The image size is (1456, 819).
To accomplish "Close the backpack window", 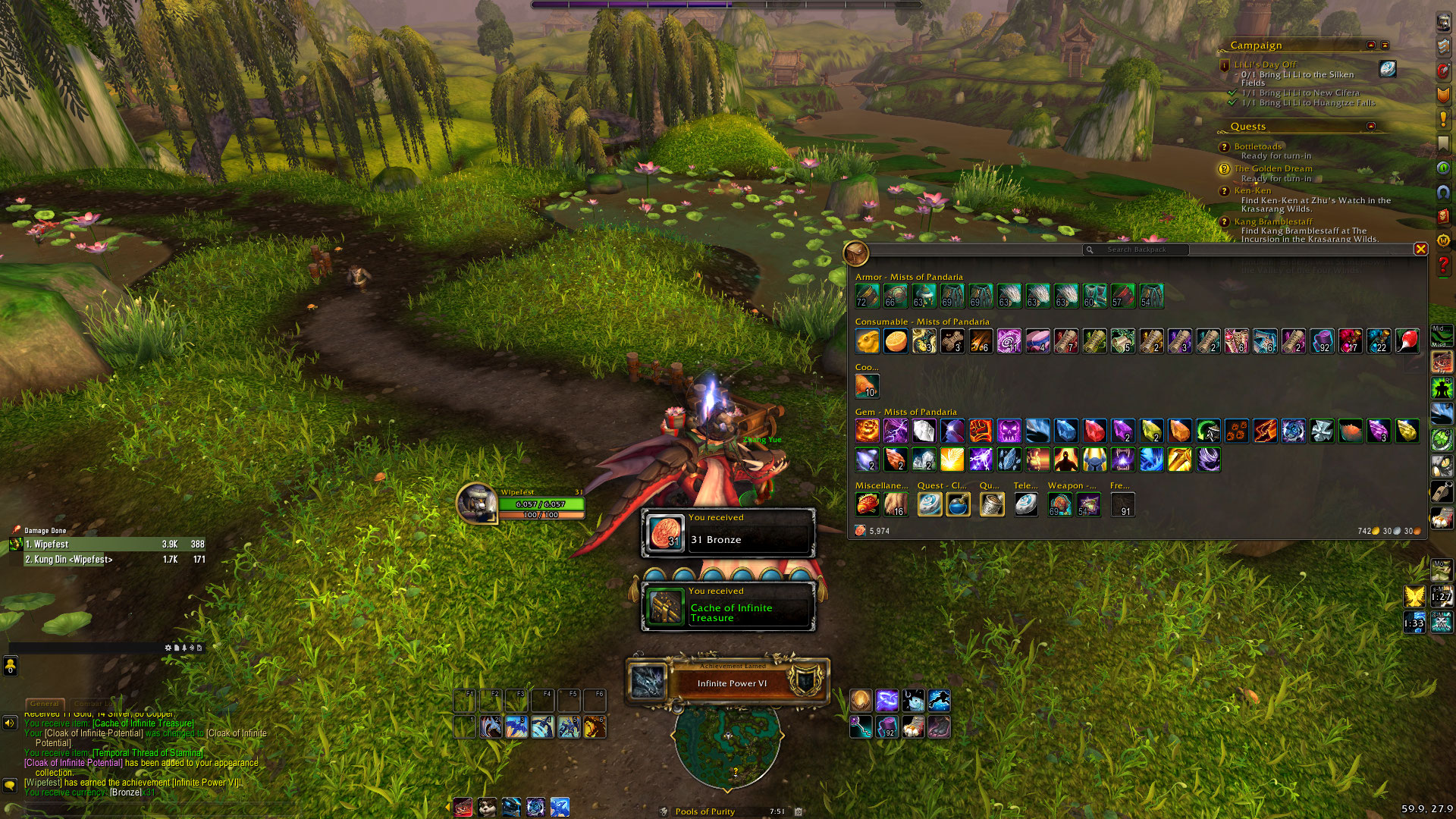I will [x=1420, y=249].
